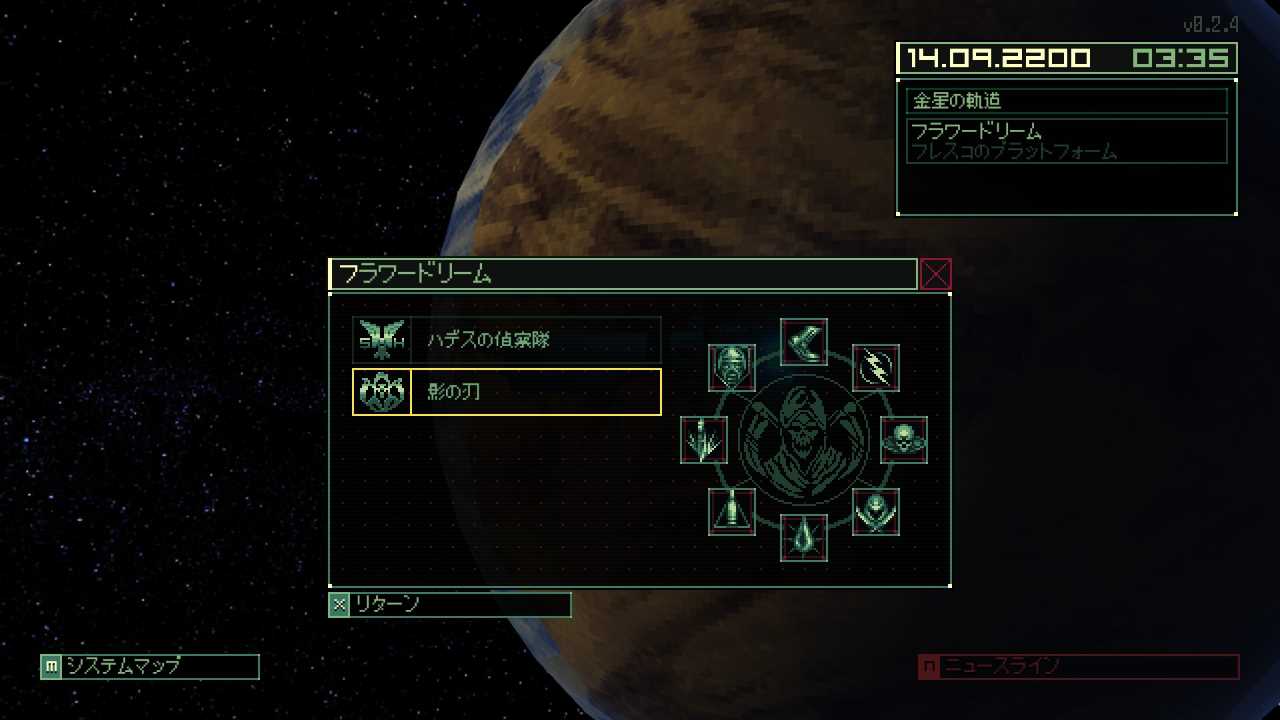
Task: Click the hooded reaper central emblem
Action: coord(804,440)
